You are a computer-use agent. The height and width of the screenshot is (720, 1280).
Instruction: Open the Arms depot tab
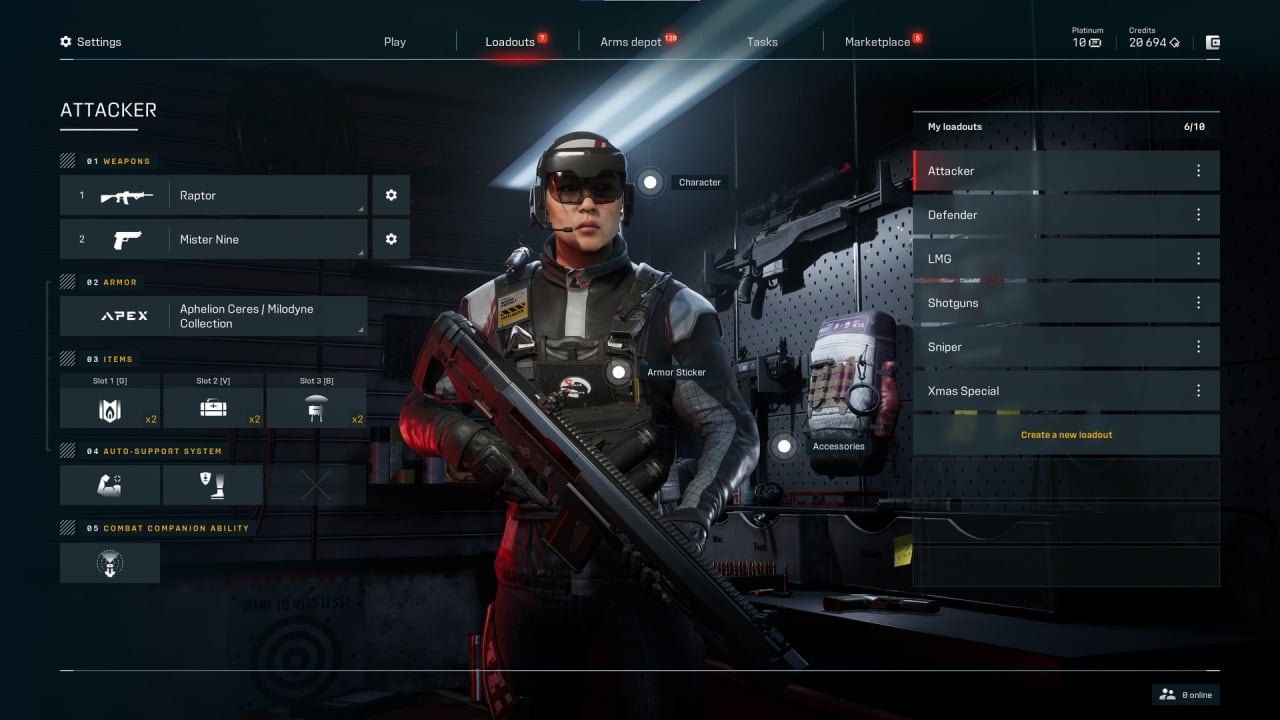631,42
